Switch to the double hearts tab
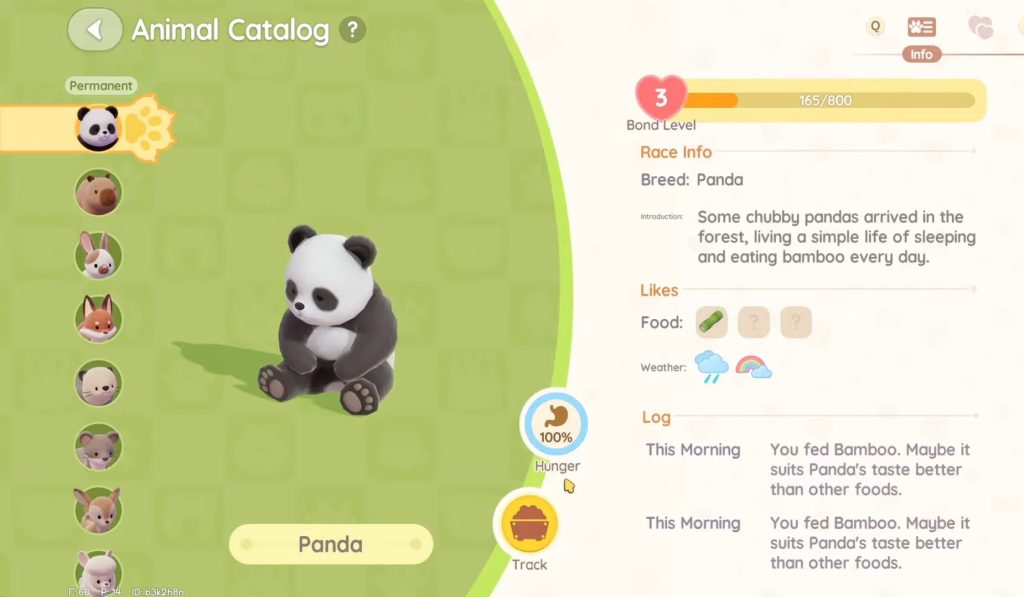Image resolution: width=1024 pixels, height=597 pixels. point(981,28)
